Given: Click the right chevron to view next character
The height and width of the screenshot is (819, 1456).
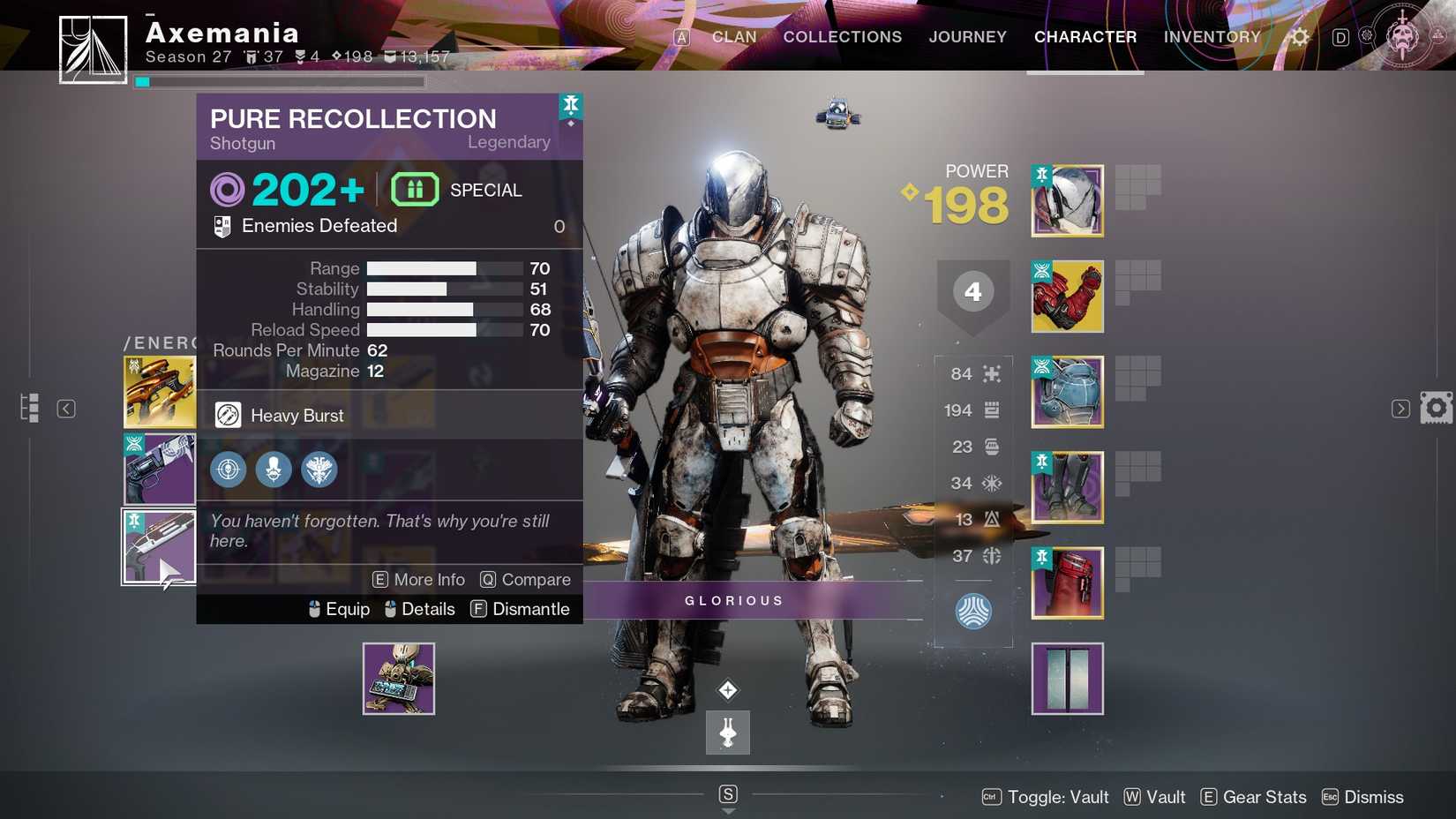Looking at the screenshot, I should [1400, 408].
